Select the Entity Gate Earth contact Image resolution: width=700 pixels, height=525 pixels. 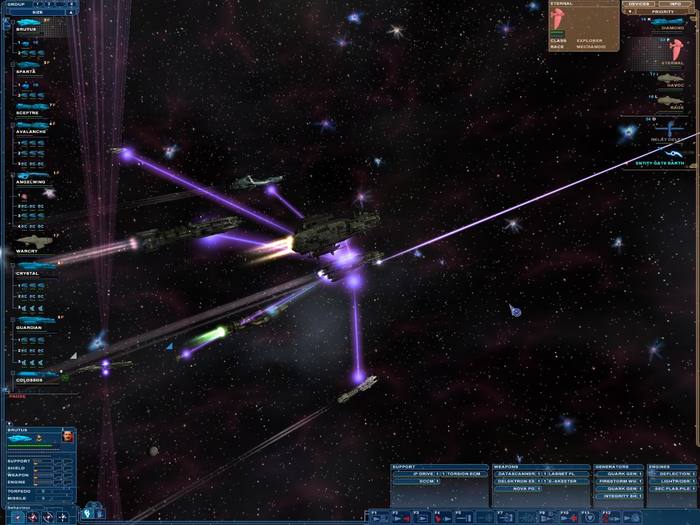pyautogui.click(x=658, y=160)
